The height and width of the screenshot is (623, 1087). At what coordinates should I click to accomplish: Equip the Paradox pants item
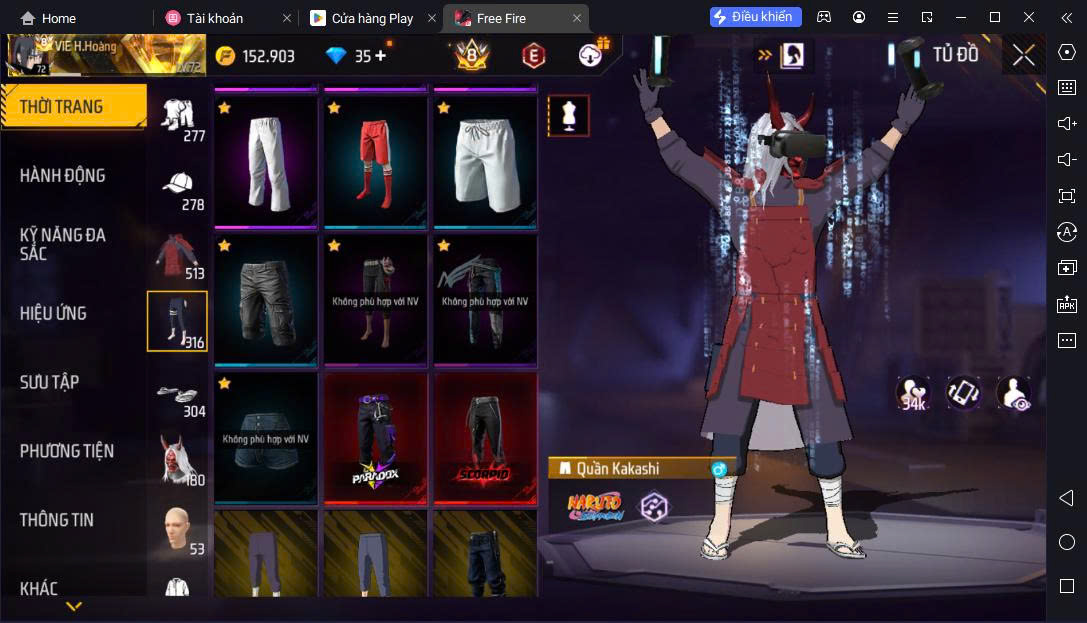[x=376, y=437]
